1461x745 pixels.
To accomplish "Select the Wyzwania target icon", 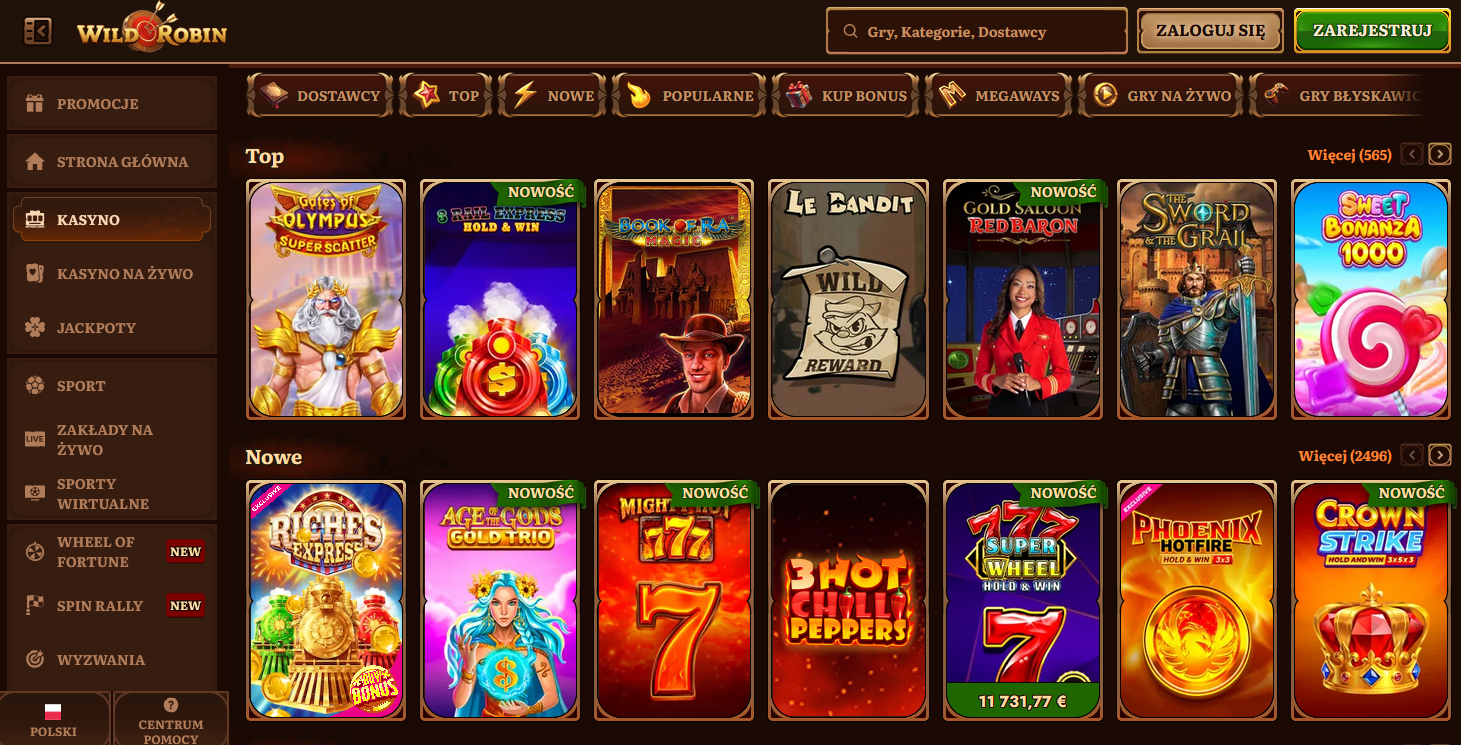I will coord(36,659).
